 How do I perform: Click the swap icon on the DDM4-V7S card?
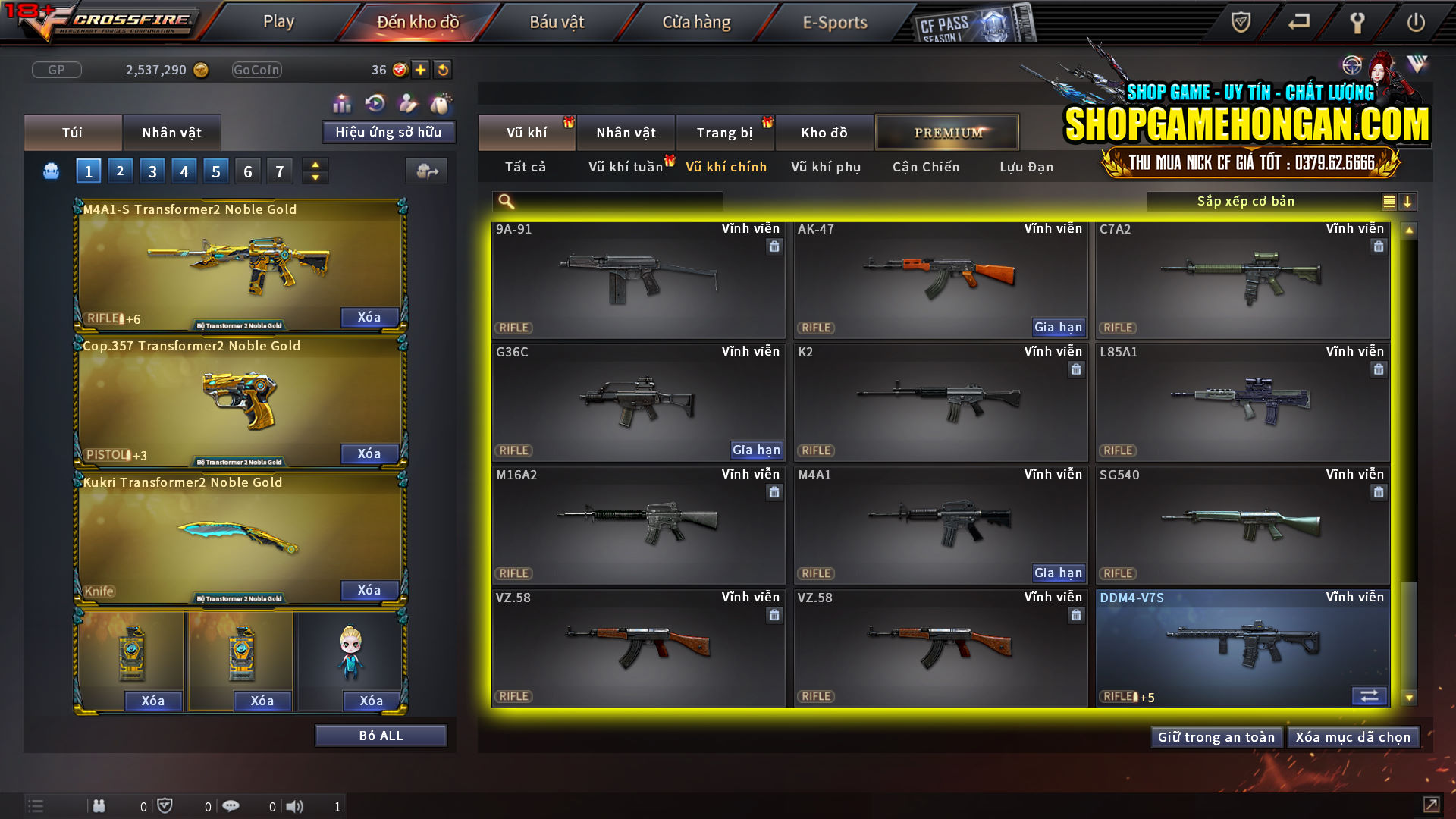[1370, 695]
